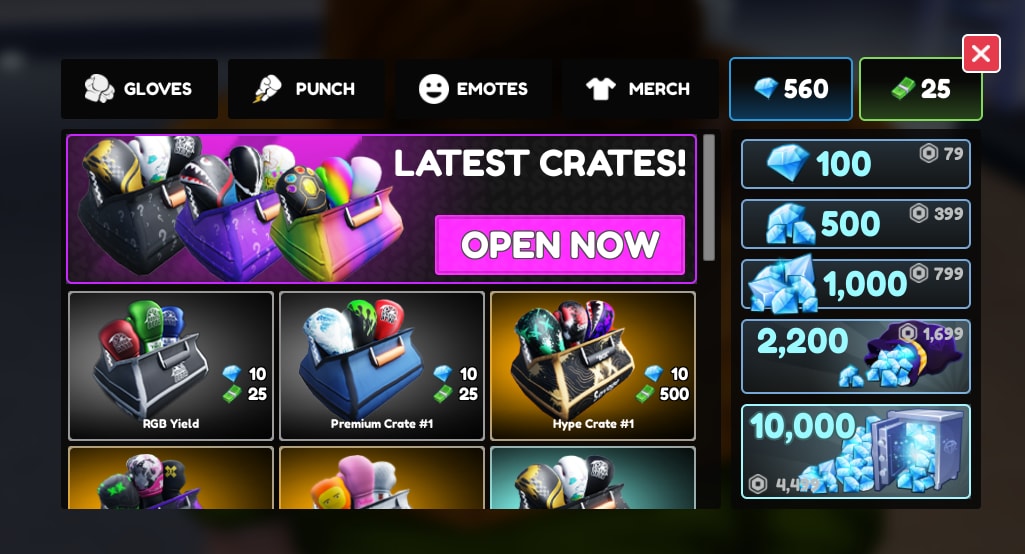Click the Latest Crates banner artwork
Viewport: 1025px width, 554px height.
click(x=240, y=210)
